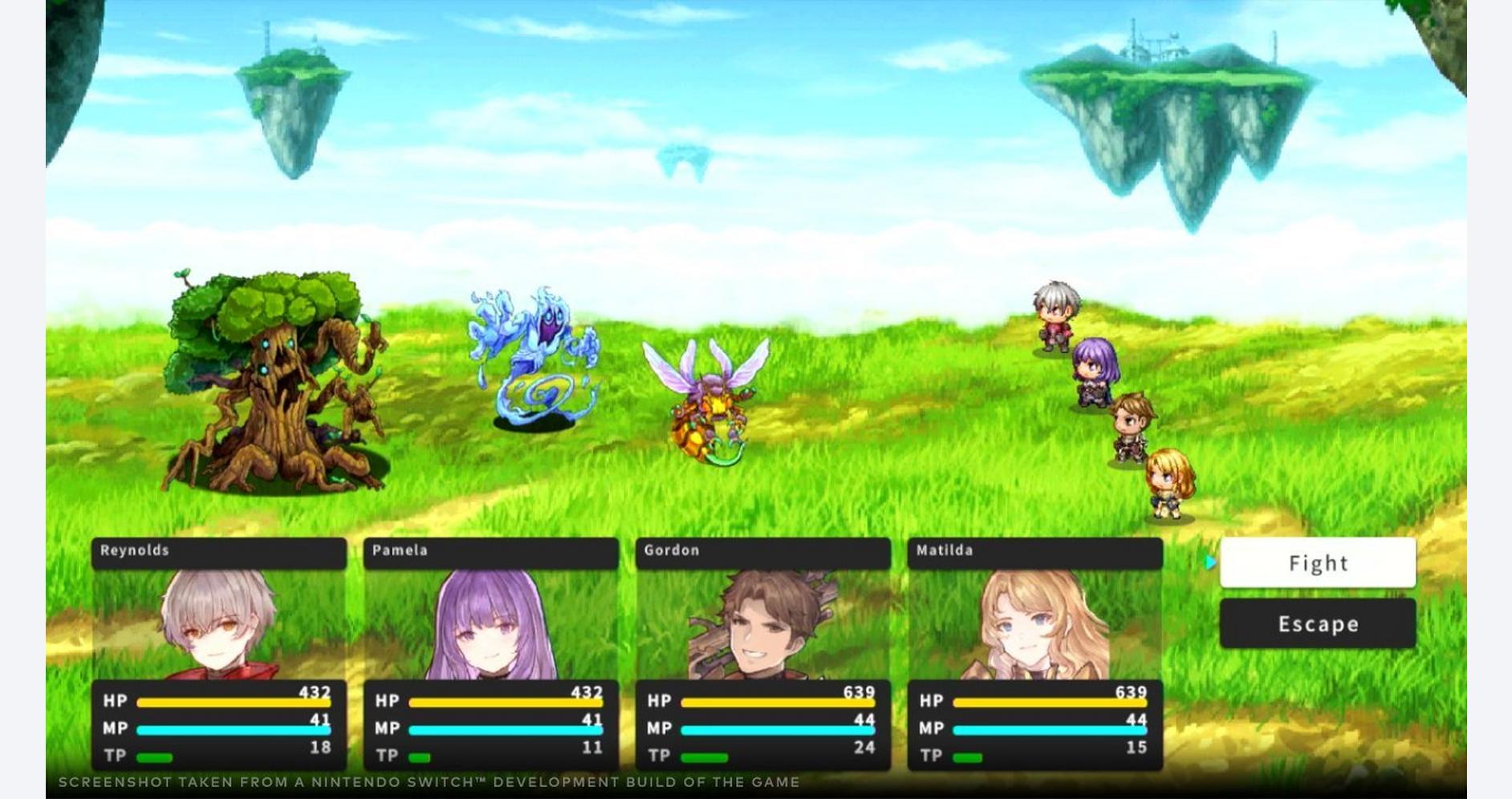The image size is (1512, 799).
Task: Pick Gordon's party status card
Action: (762, 653)
